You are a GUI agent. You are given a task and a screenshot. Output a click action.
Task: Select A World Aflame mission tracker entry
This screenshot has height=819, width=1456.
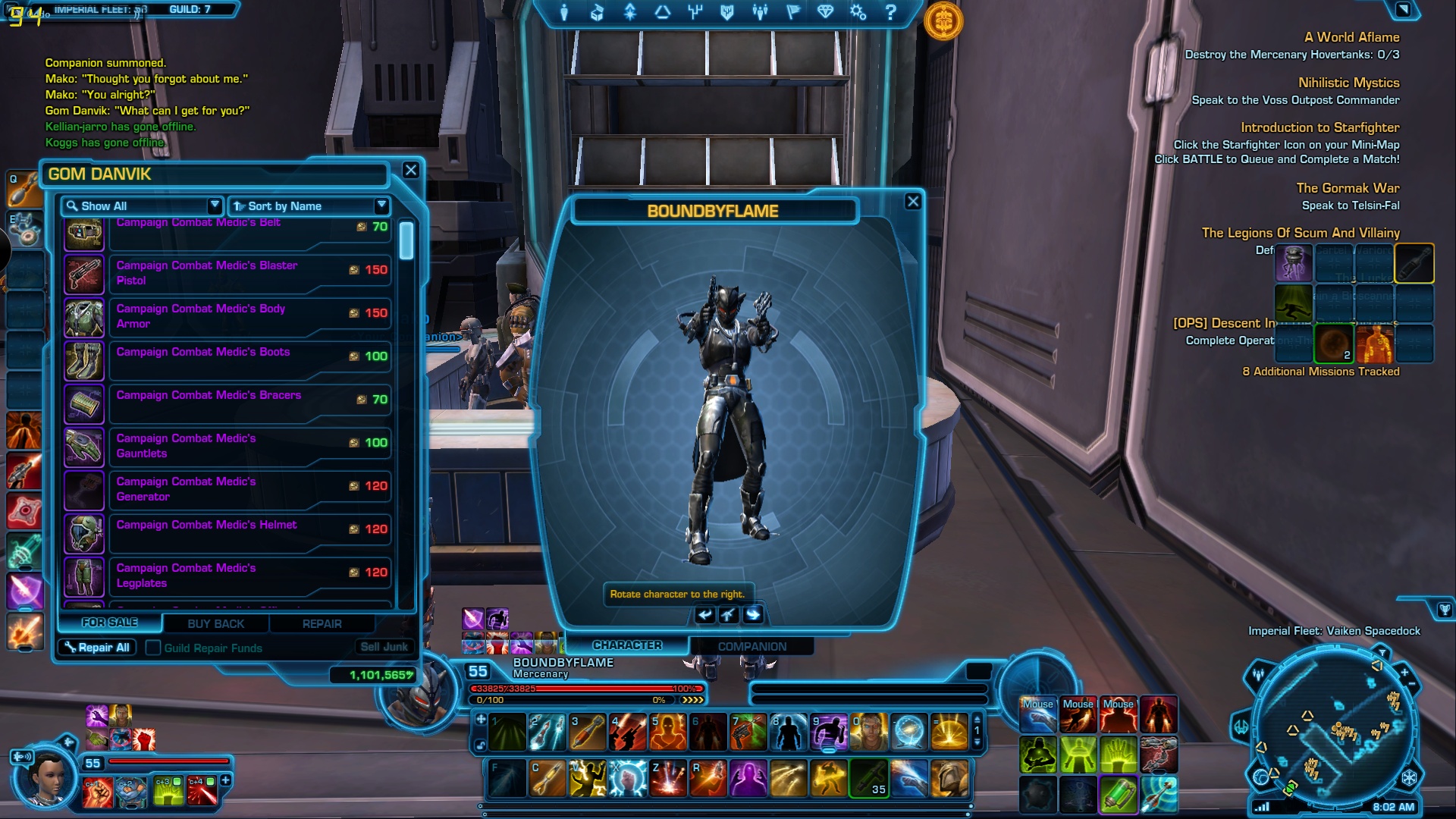[1351, 37]
